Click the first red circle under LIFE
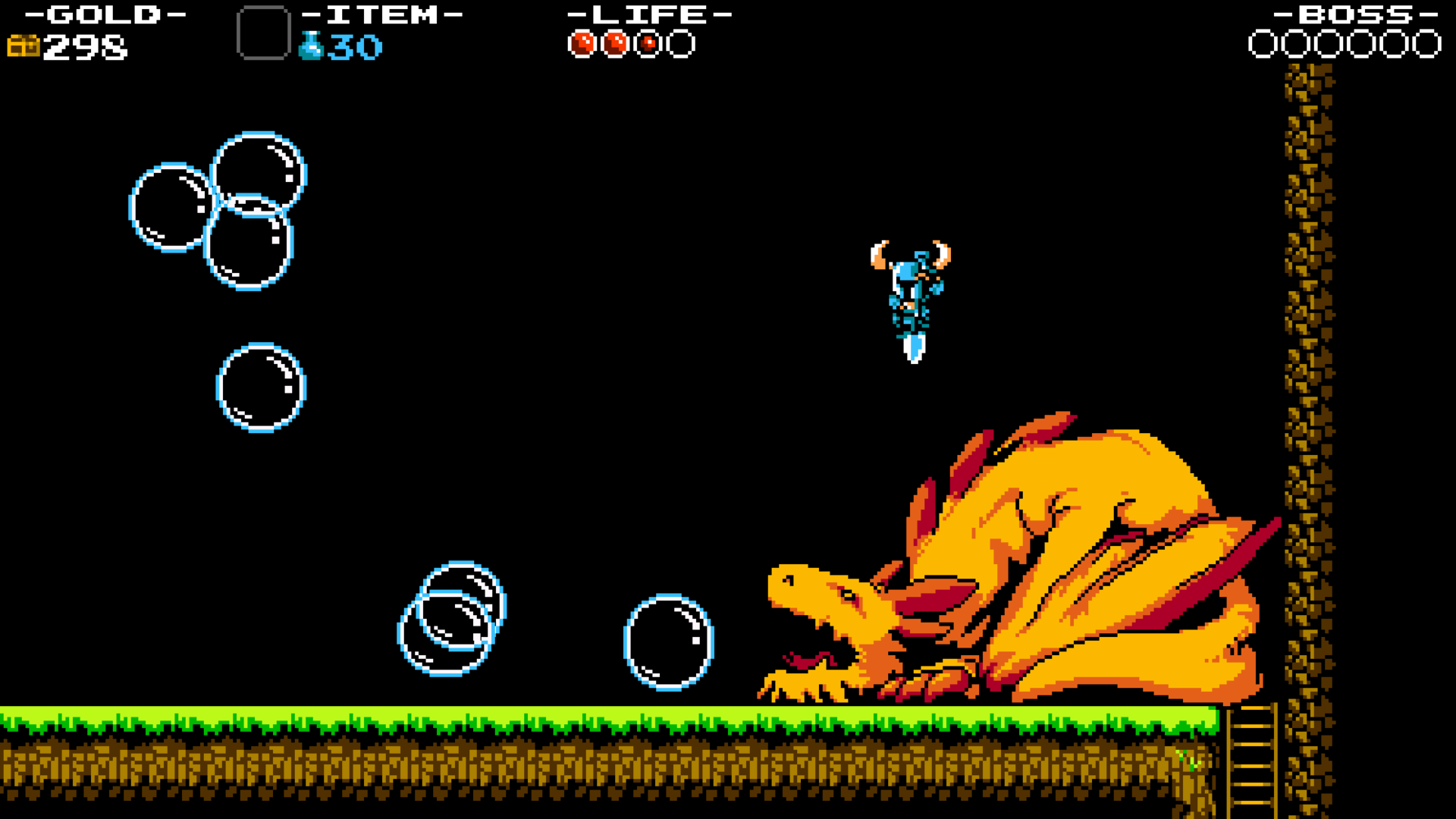Screen dimensions: 1456x819 pos(581,43)
